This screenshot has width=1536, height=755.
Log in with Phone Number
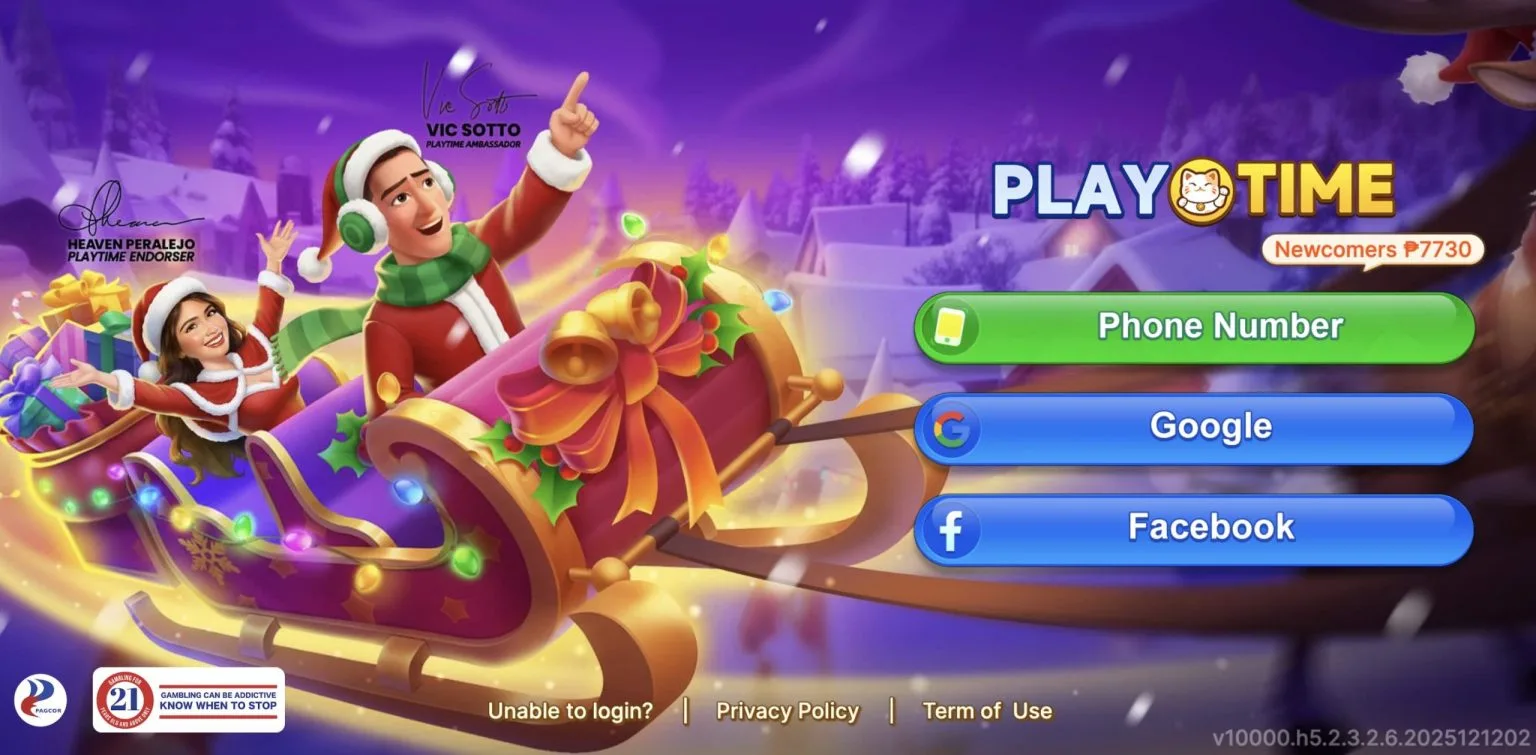click(x=1194, y=327)
